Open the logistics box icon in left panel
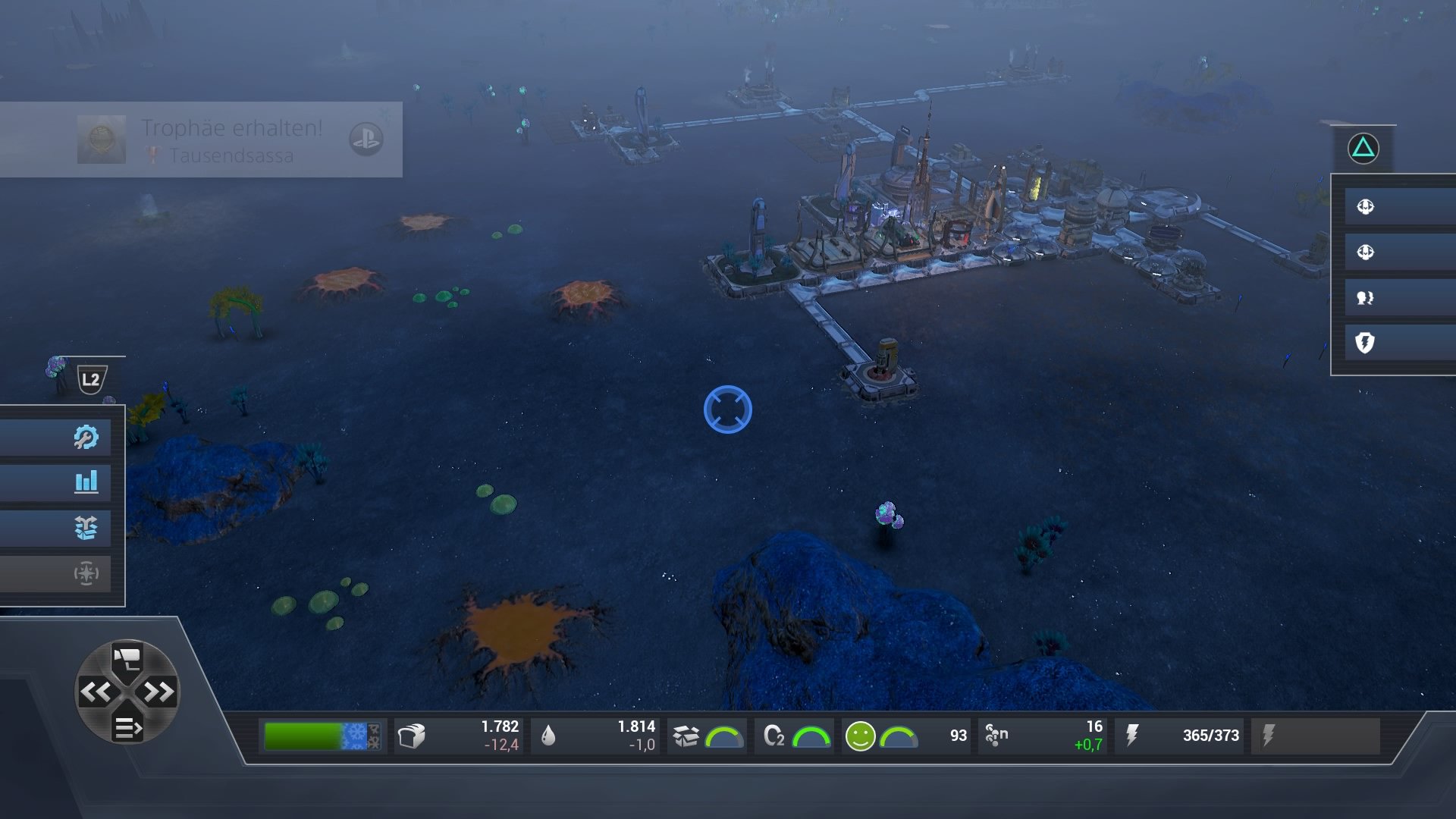The image size is (1456, 819). click(86, 529)
